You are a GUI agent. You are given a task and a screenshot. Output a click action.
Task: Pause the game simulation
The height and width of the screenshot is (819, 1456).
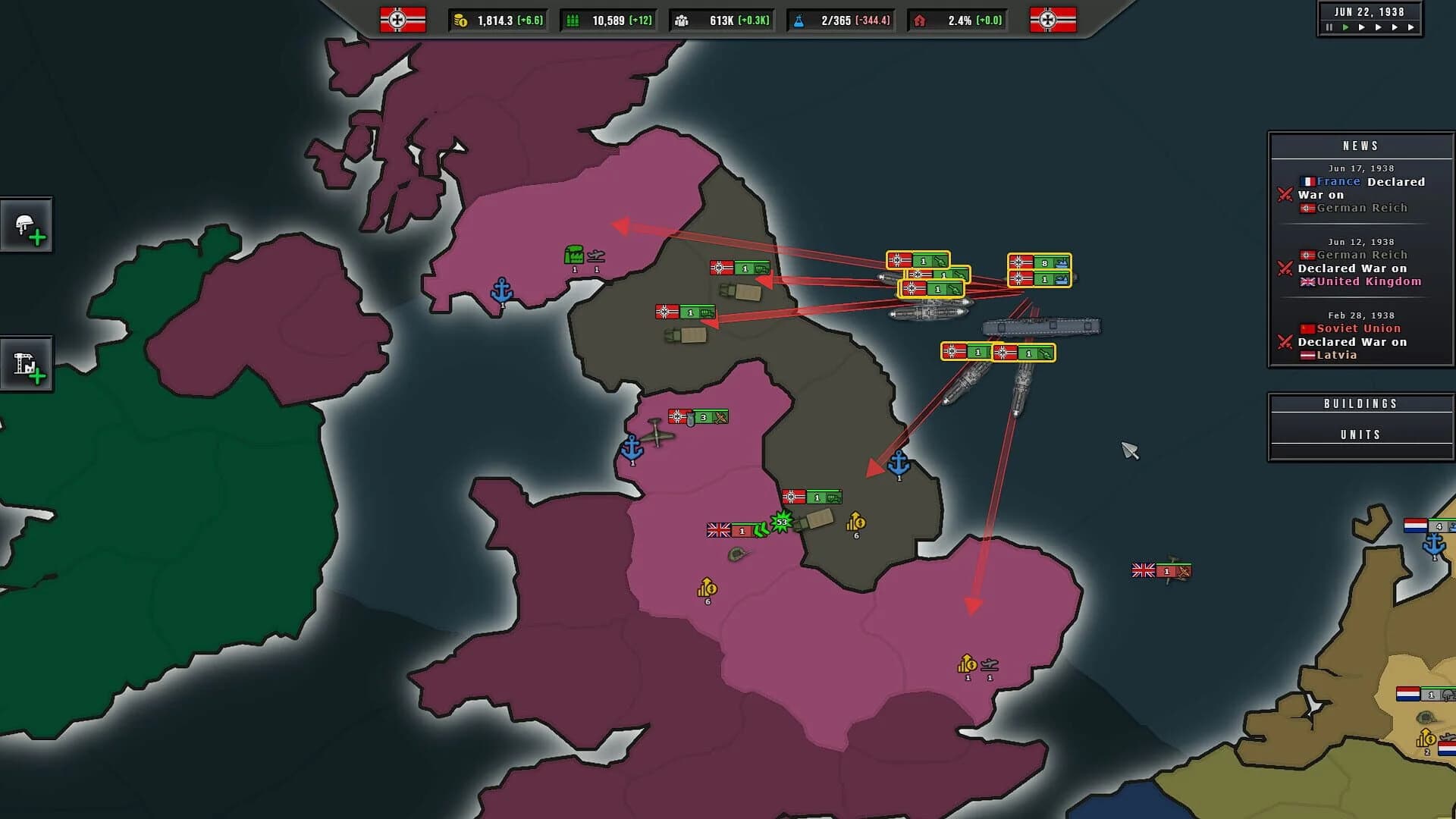tap(1329, 27)
